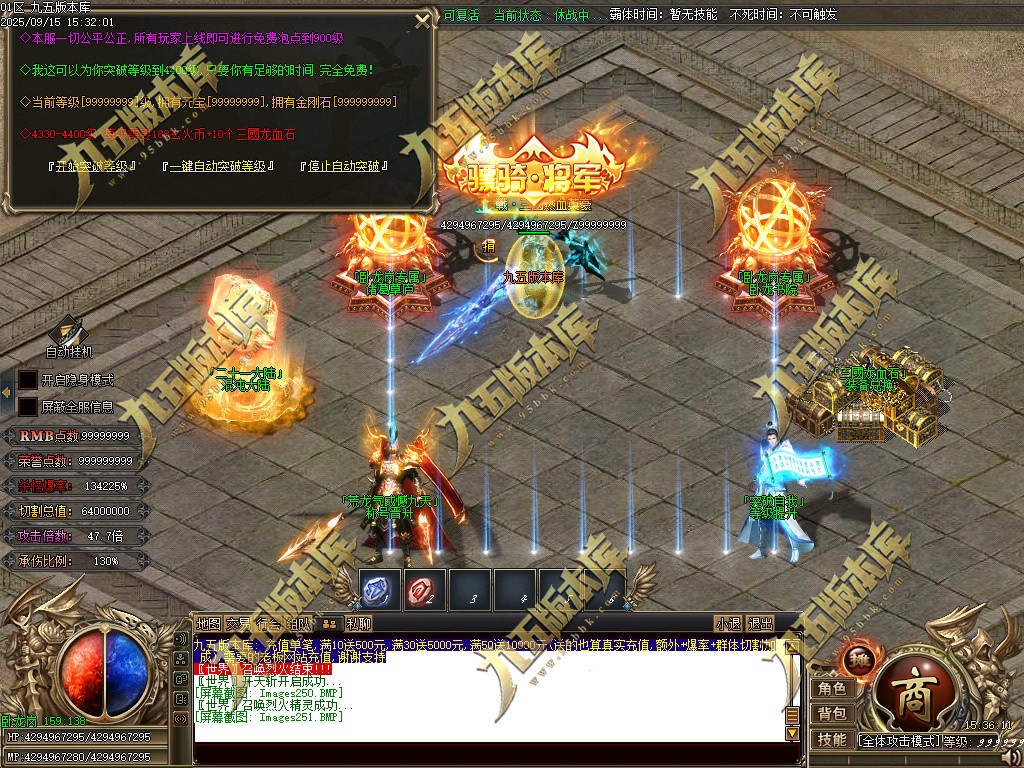The width and height of the screenshot is (1024, 768).
Task: Exit the game with 退出
Action: click(761, 623)
